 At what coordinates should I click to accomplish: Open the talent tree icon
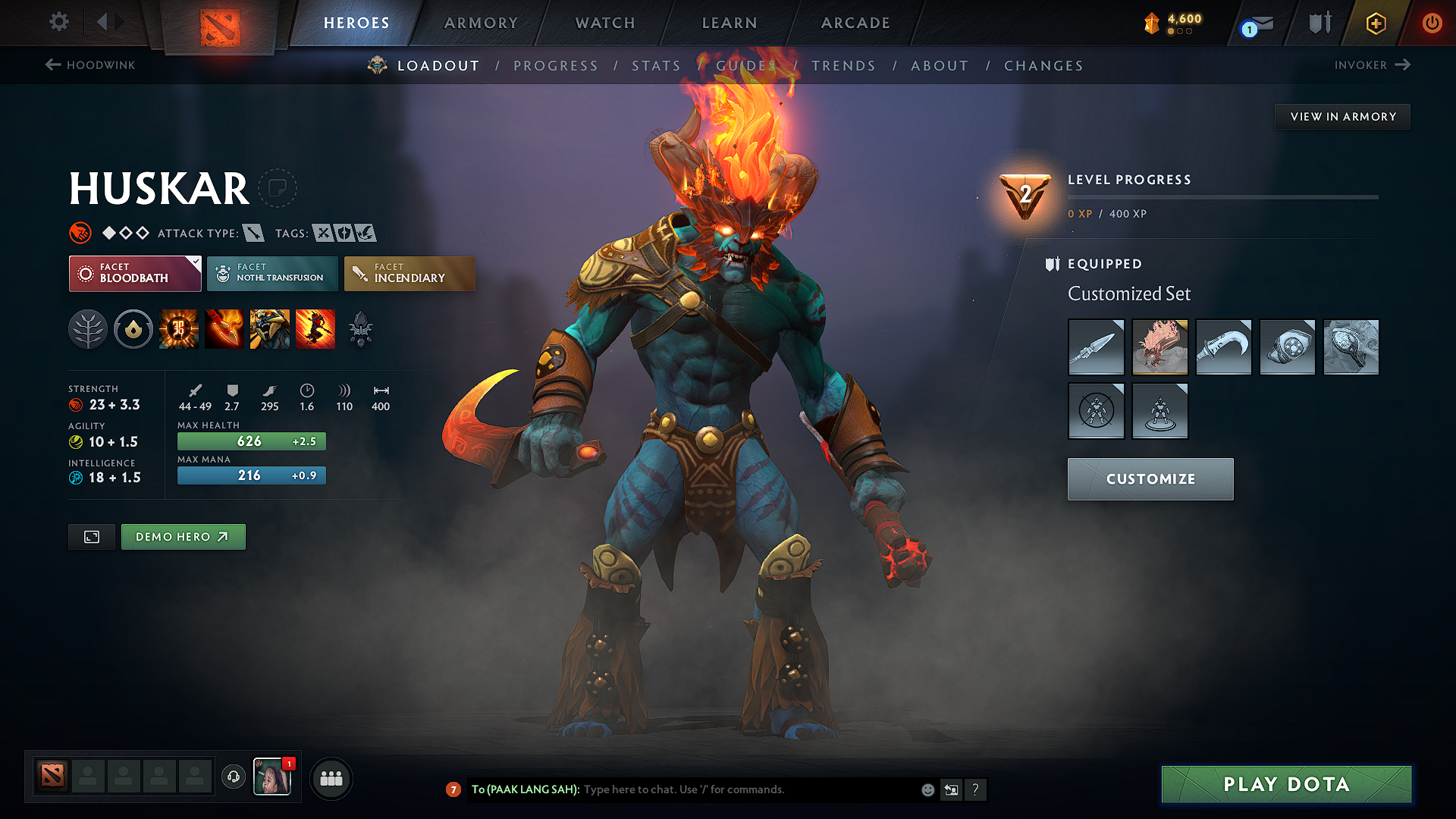coord(88,329)
